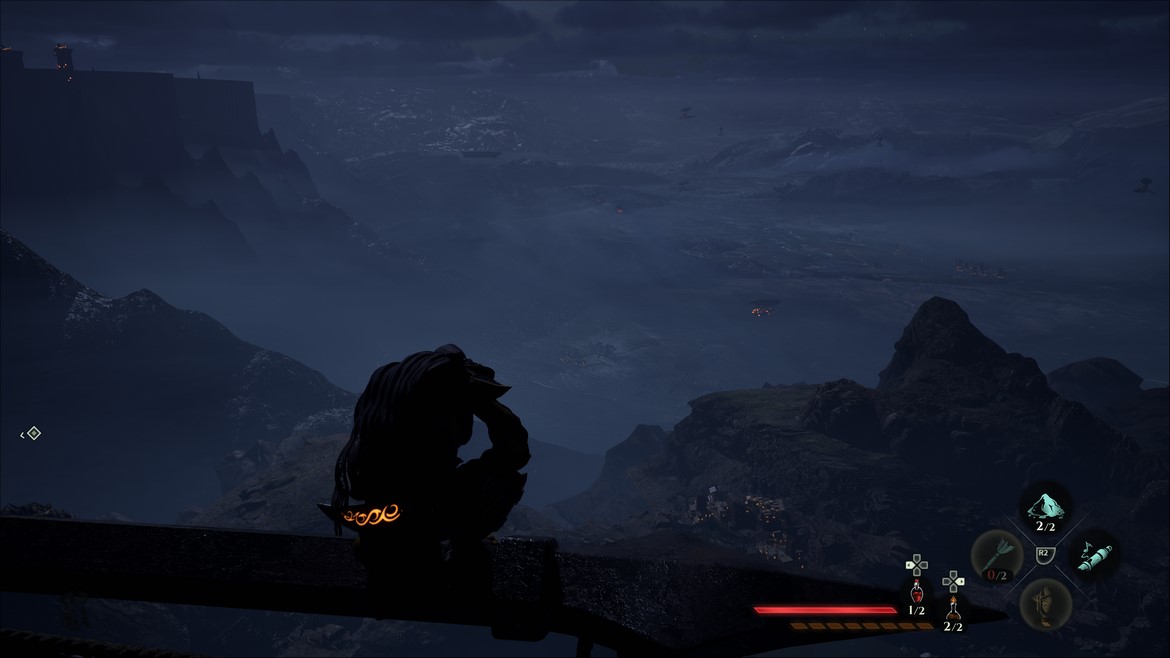Pick the bottom wheel slot with rune figure
Image resolution: width=1170 pixels, height=658 pixels.
1045,603
